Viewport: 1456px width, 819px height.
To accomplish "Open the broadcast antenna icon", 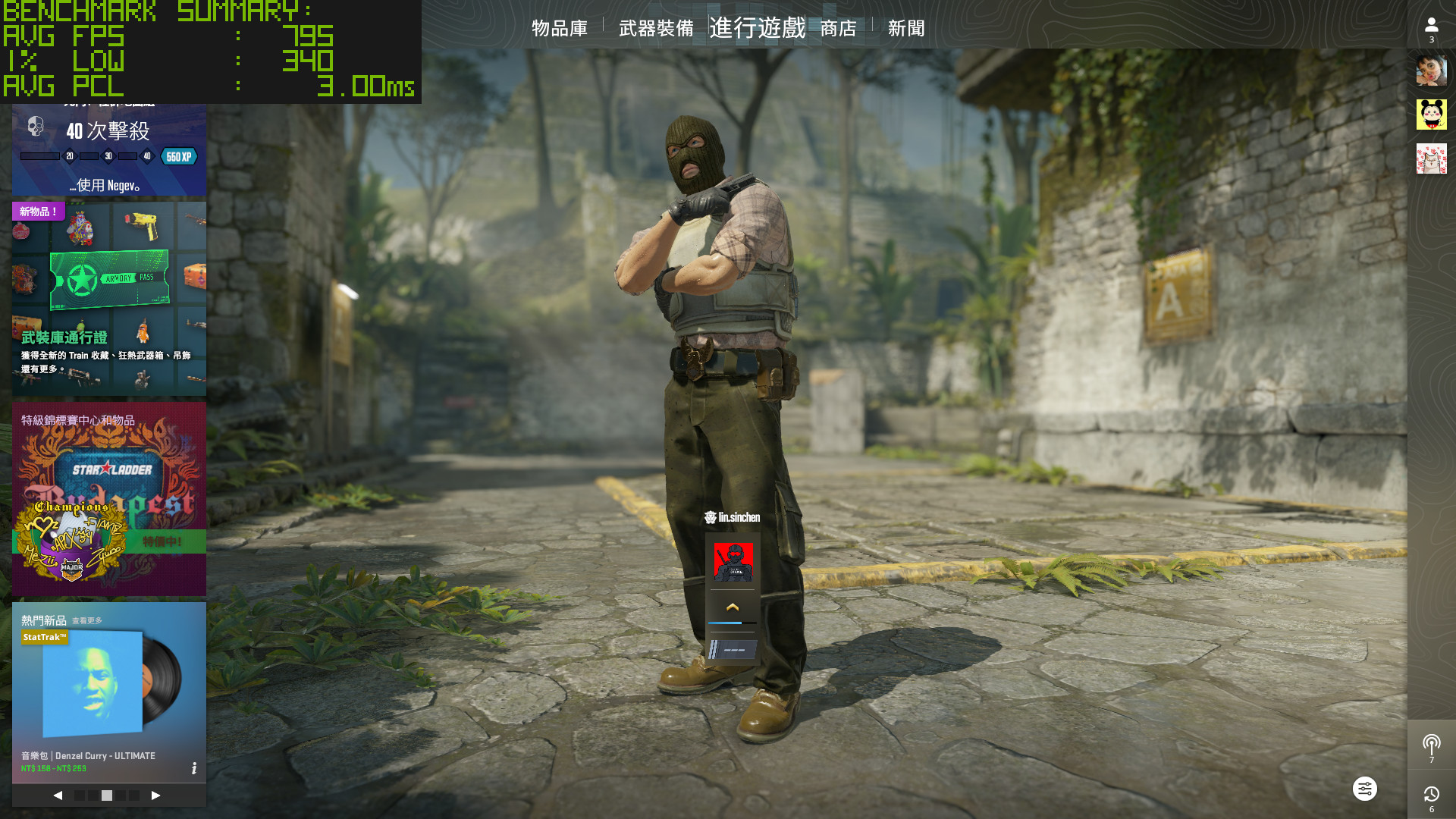I will click(x=1431, y=745).
